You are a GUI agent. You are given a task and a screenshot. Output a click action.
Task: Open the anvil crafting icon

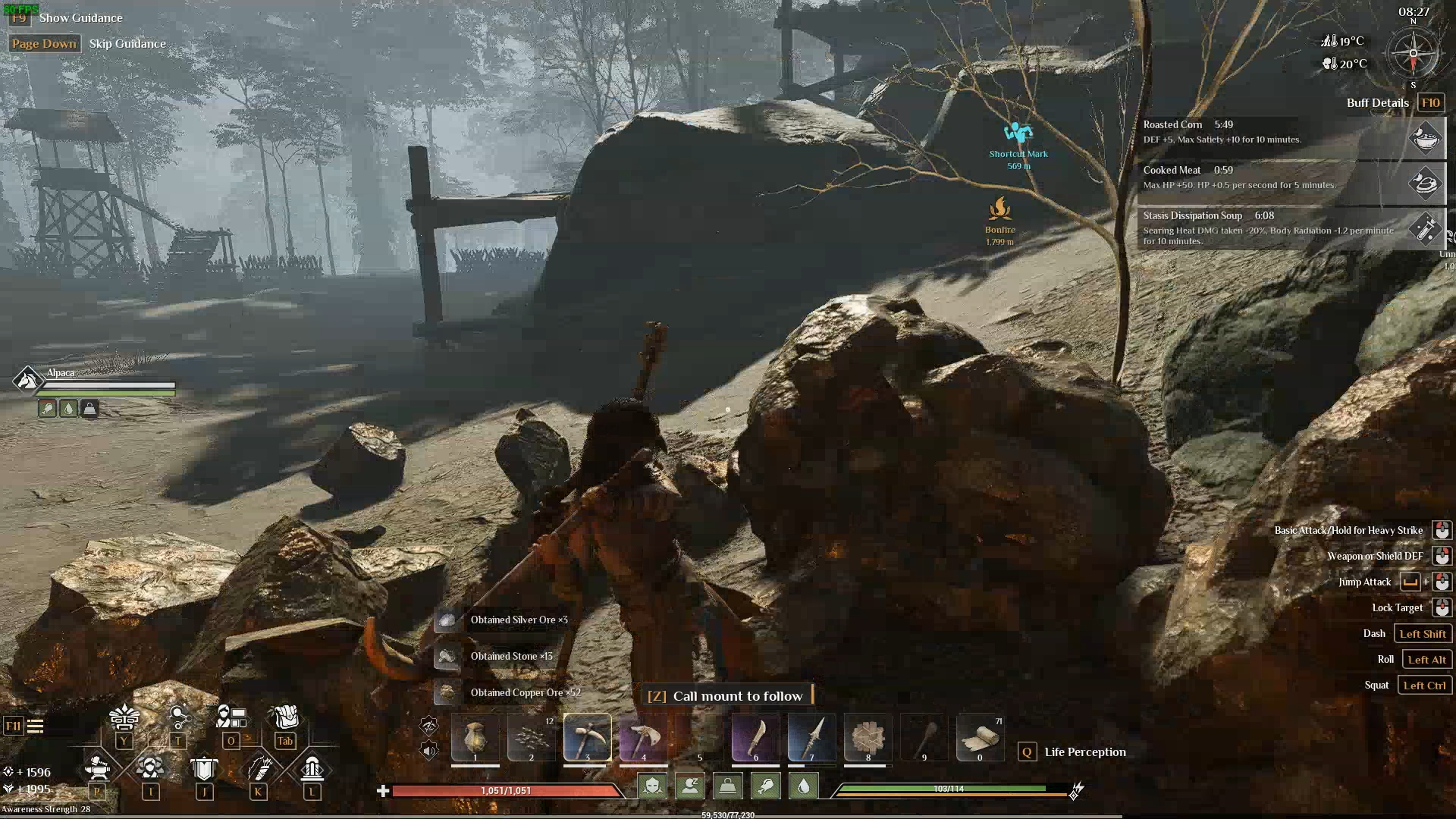(x=97, y=768)
